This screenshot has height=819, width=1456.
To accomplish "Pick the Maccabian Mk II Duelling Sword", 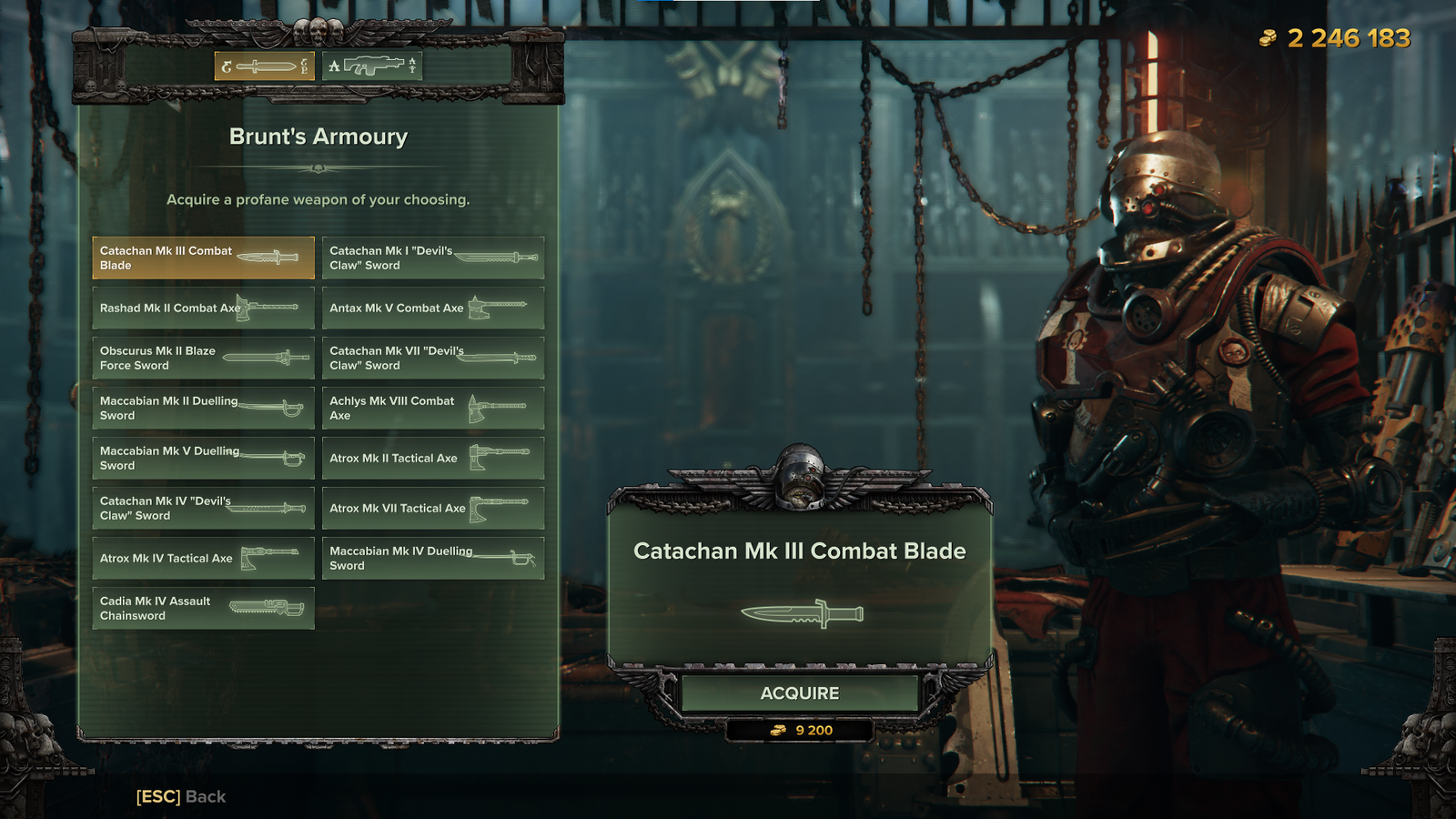I will (x=203, y=408).
